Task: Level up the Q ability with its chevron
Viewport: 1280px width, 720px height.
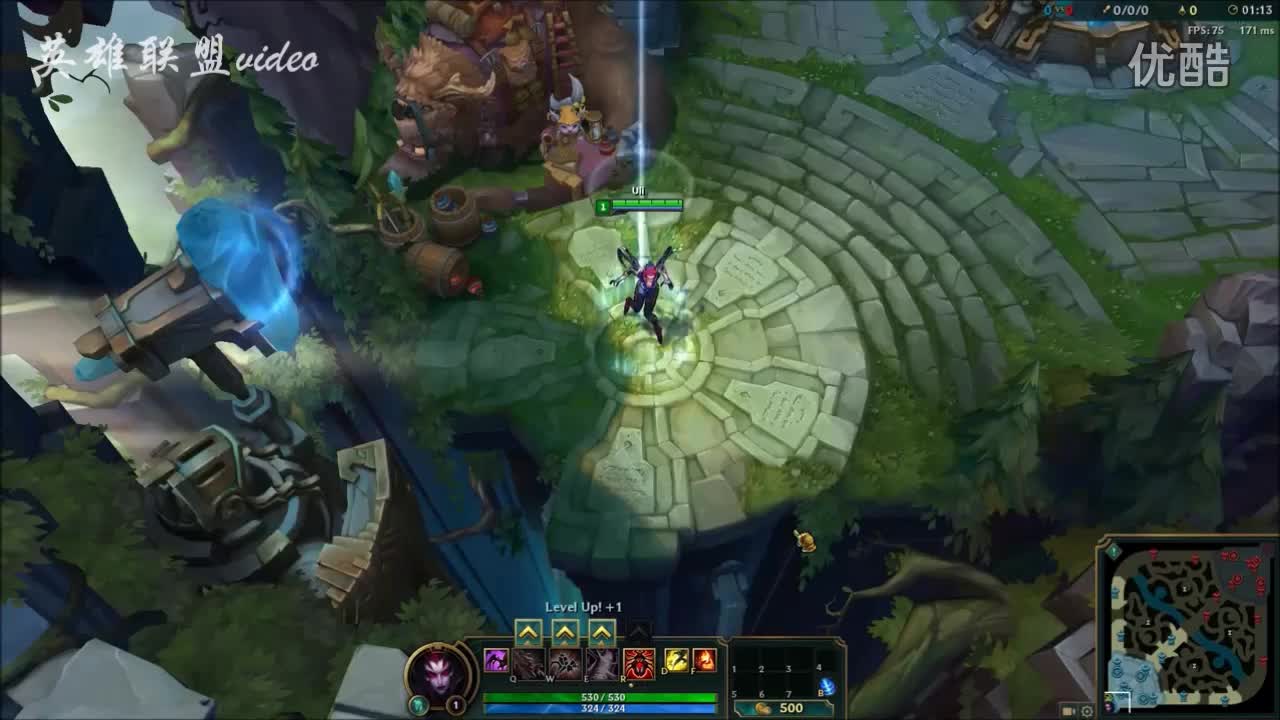Action: click(529, 631)
